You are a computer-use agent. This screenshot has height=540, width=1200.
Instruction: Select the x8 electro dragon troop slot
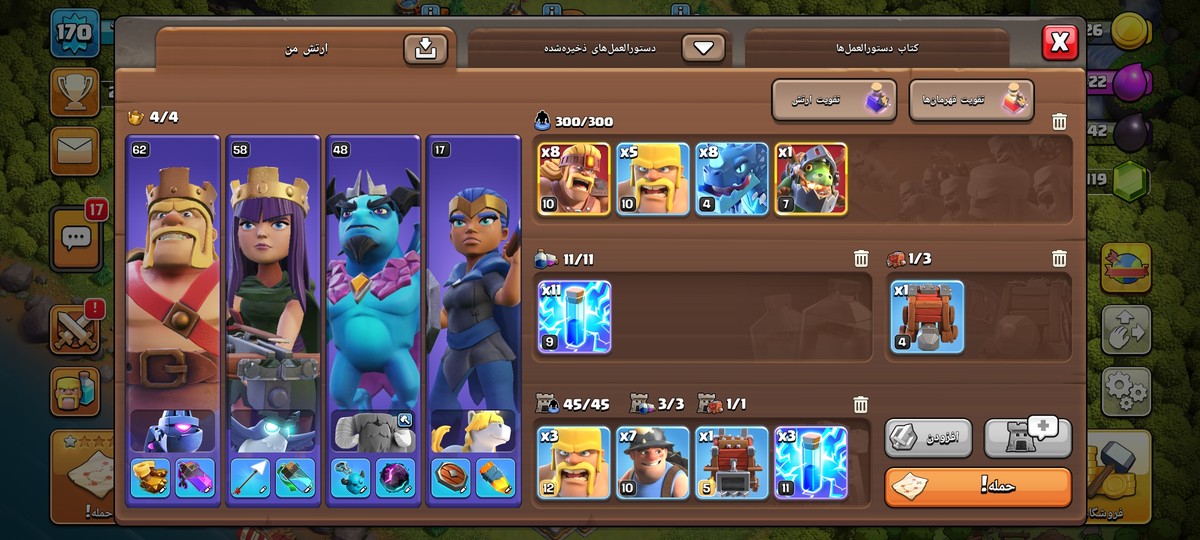(731, 179)
